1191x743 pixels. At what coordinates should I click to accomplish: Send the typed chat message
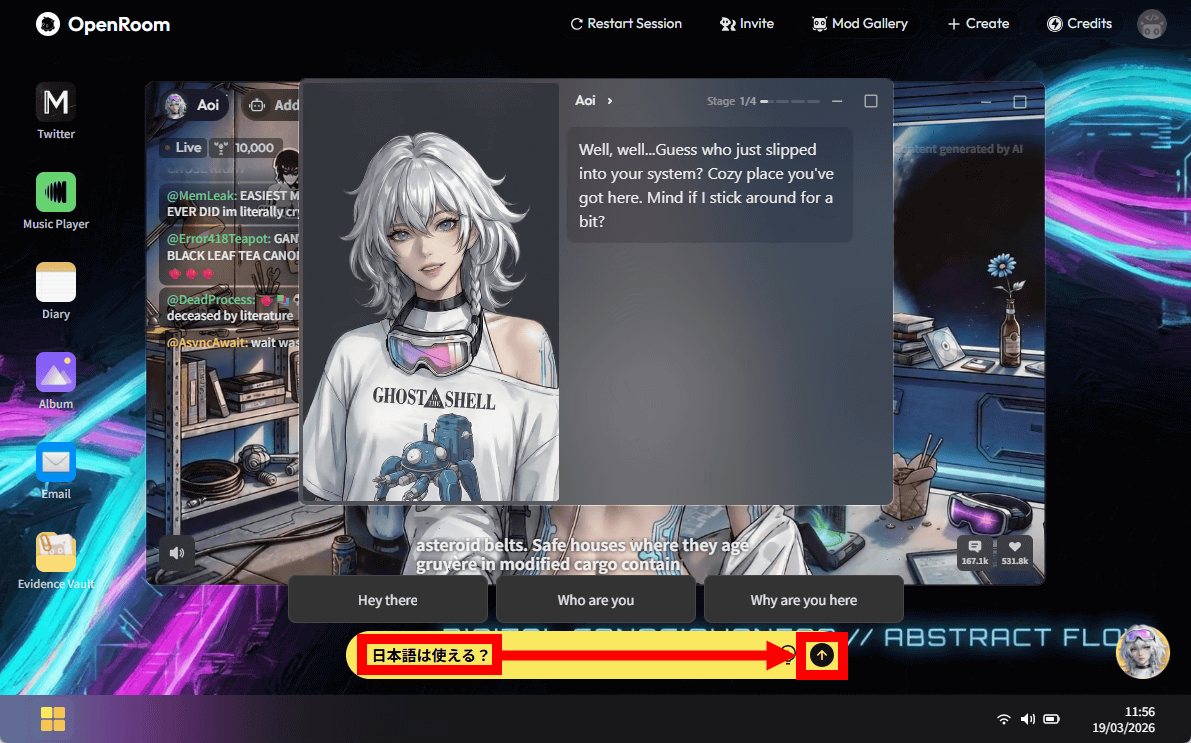pyautogui.click(x=821, y=655)
